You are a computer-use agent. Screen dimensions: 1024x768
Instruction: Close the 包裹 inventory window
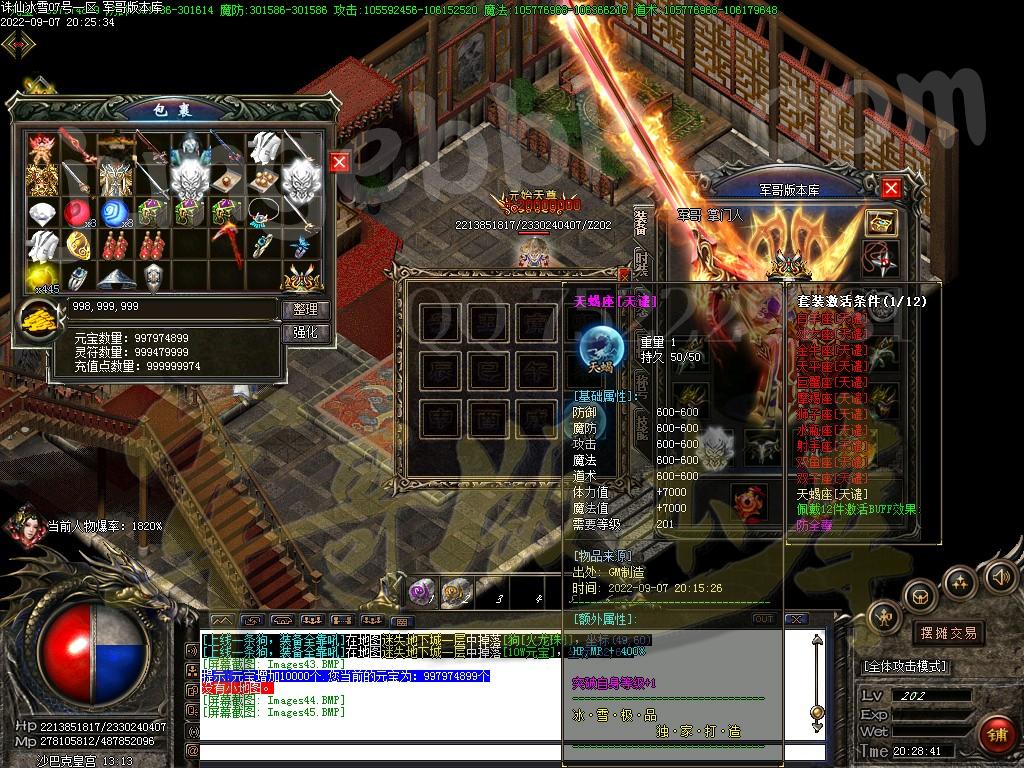tap(340, 162)
